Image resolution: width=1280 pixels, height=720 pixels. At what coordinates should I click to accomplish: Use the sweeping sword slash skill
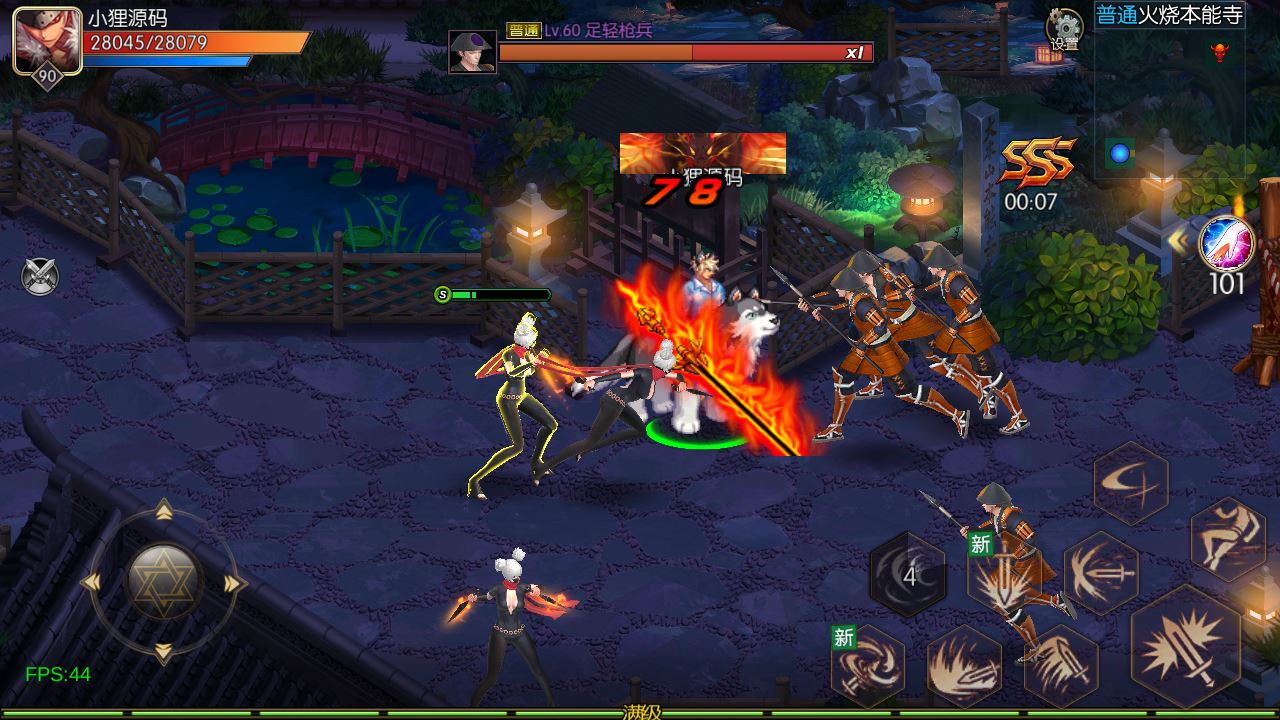[x=1060, y=664]
